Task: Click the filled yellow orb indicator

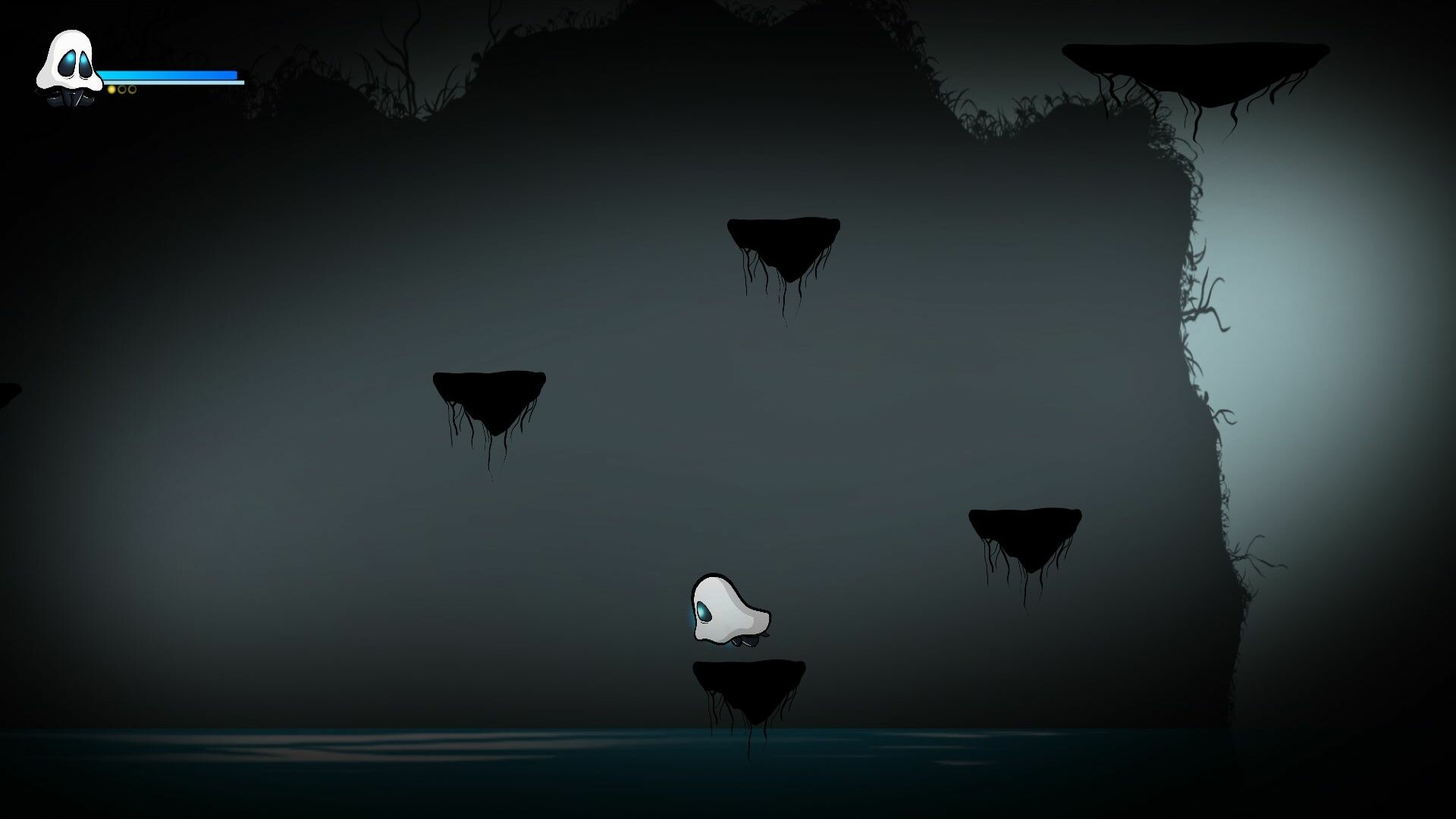Action: click(x=111, y=89)
